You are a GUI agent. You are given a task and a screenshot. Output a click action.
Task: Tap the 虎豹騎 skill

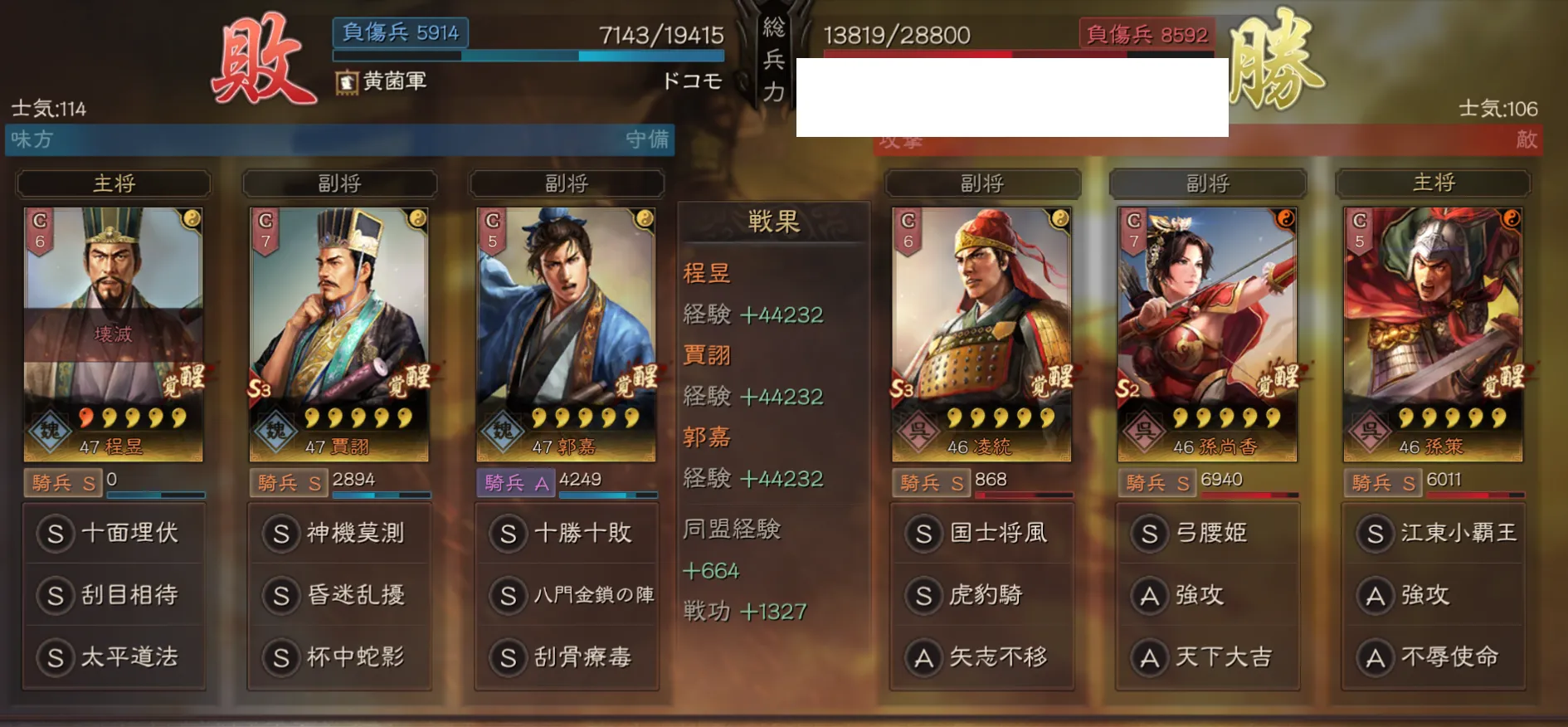[x=982, y=595]
